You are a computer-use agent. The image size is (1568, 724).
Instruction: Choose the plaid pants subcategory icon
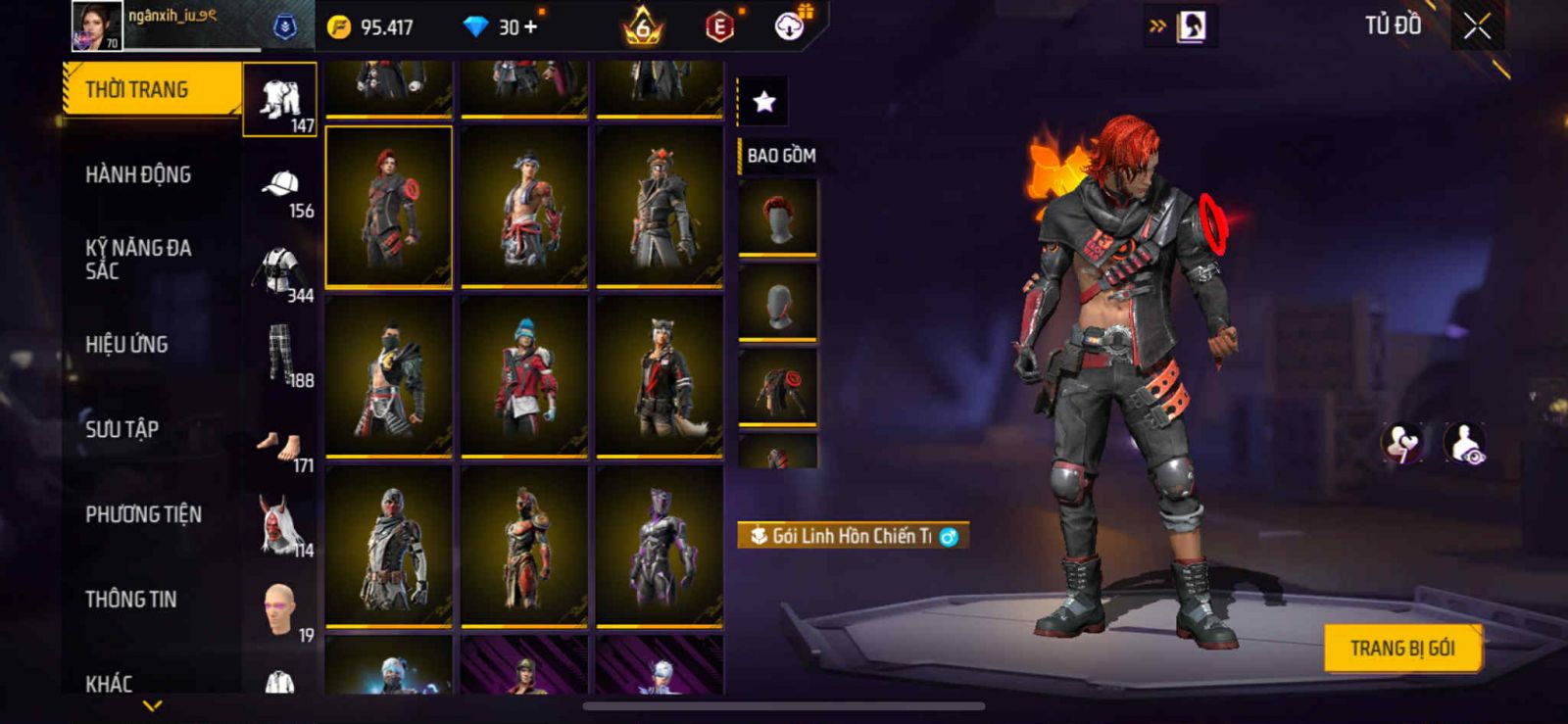click(x=281, y=355)
